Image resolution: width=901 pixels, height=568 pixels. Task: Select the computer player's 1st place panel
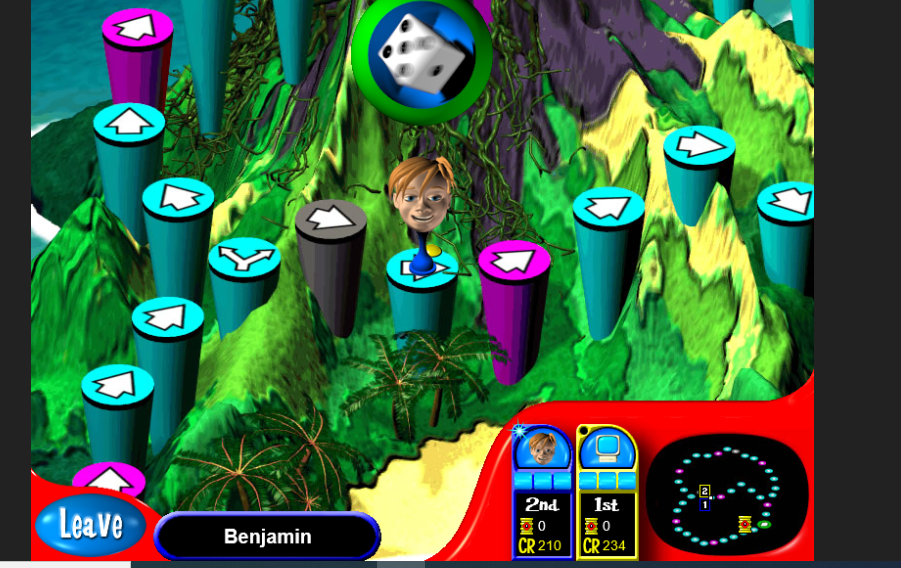(607, 494)
